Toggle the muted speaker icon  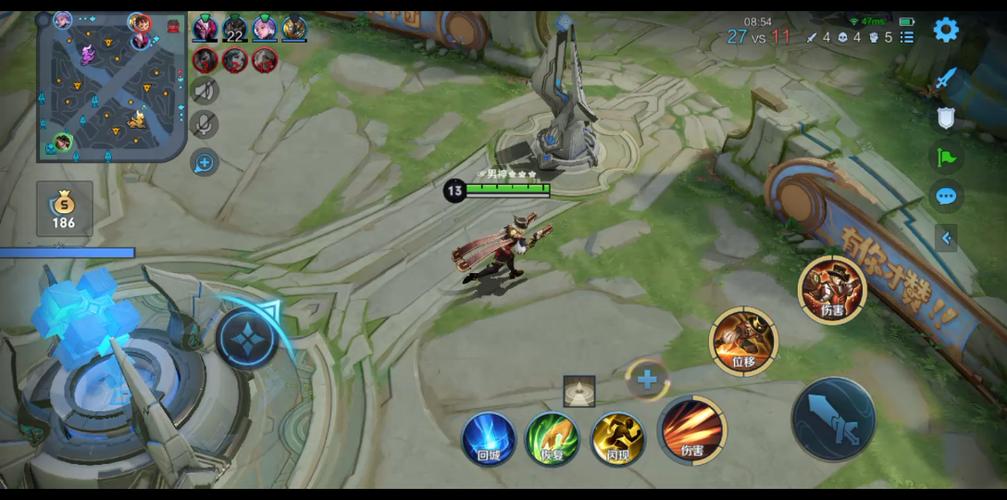point(204,90)
